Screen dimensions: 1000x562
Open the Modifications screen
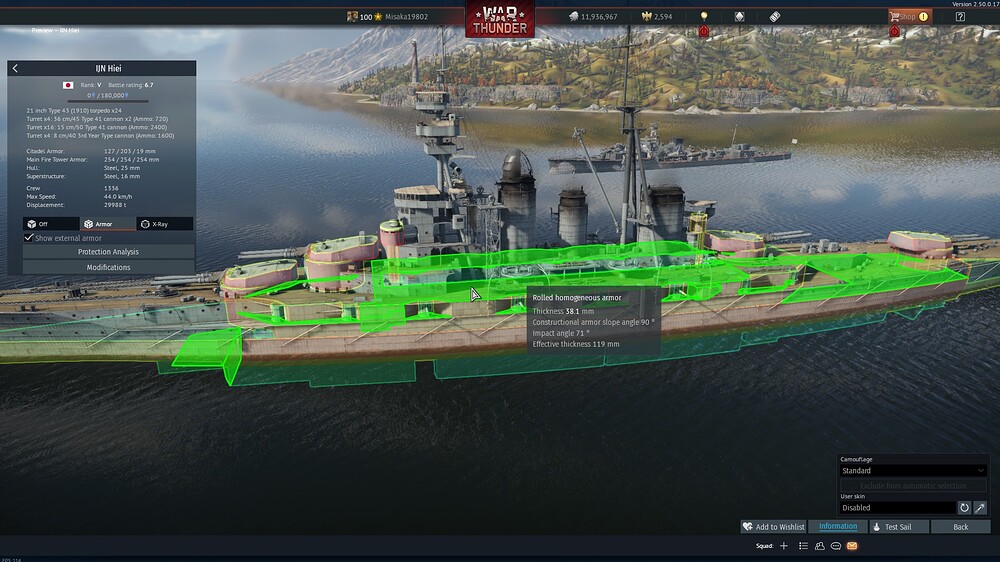pos(108,267)
